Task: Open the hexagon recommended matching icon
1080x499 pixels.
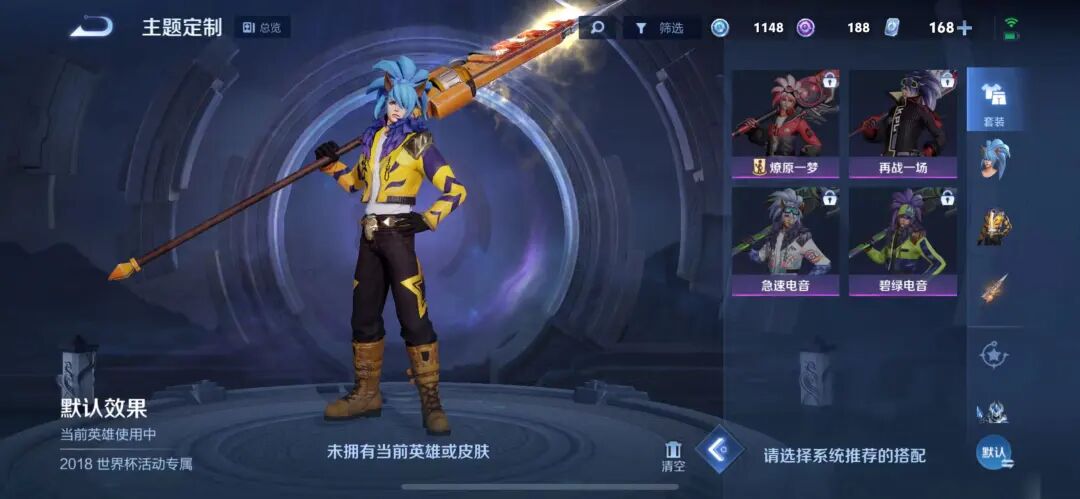Action: coord(720,451)
